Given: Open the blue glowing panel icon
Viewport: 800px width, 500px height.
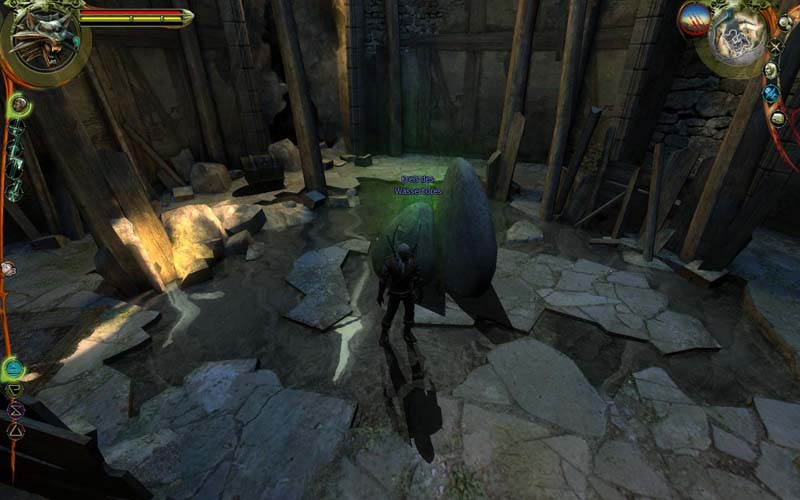Looking at the screenshot, I should [771, 93].
